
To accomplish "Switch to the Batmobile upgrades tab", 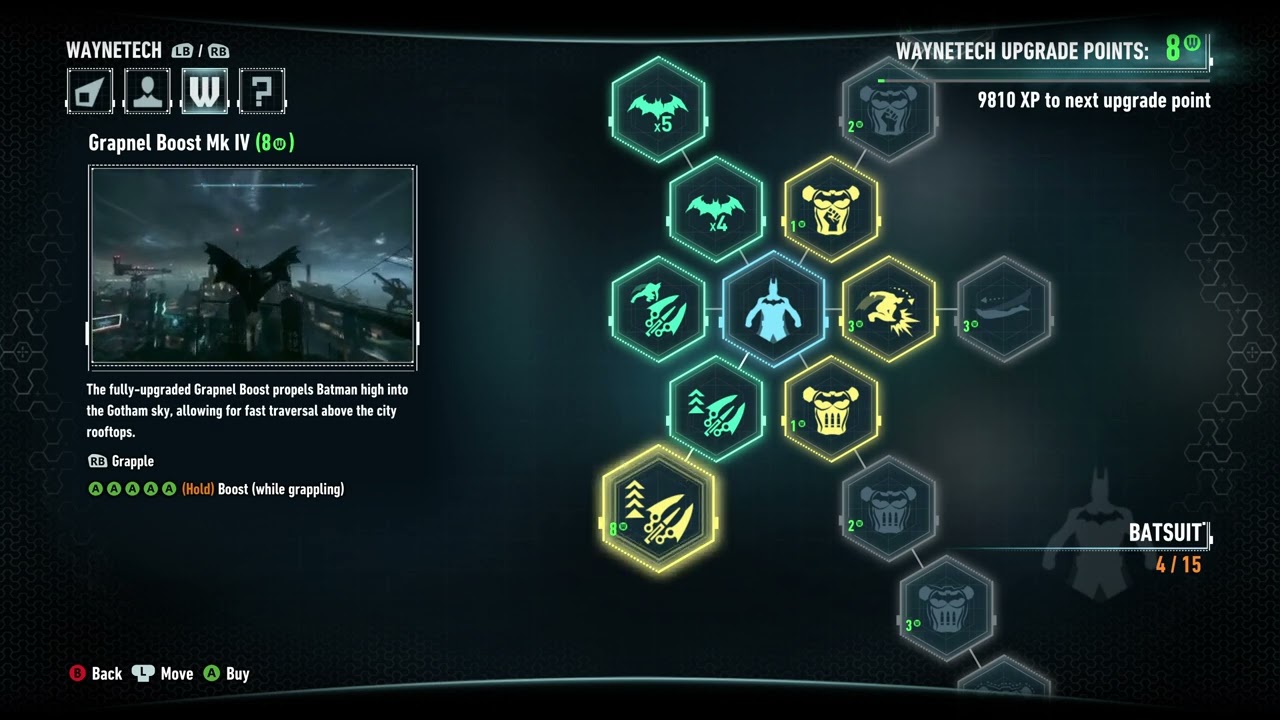I will click(x=89, y=91).
